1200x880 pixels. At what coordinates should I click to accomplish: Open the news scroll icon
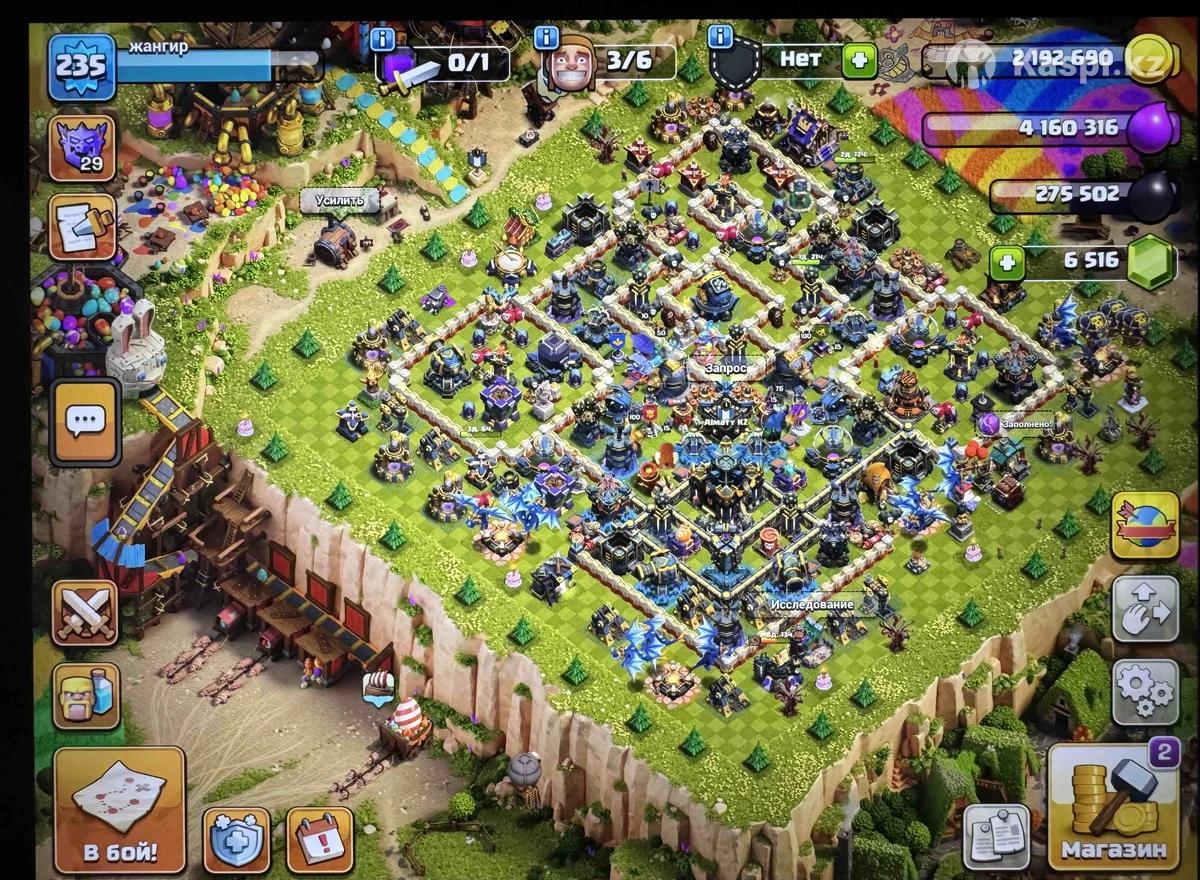coord(82,226)
